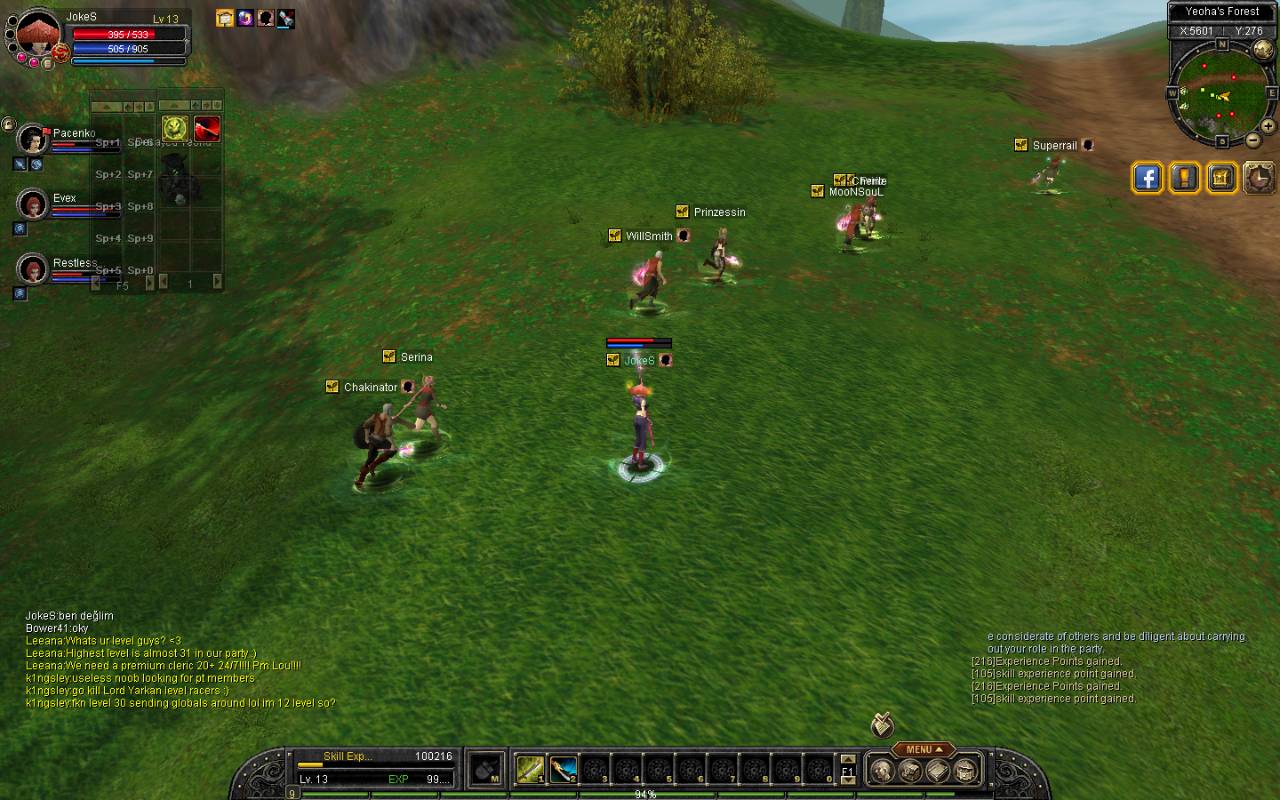Click the JokeS character portrait
1280x800 pixels.
pos(38,36)
